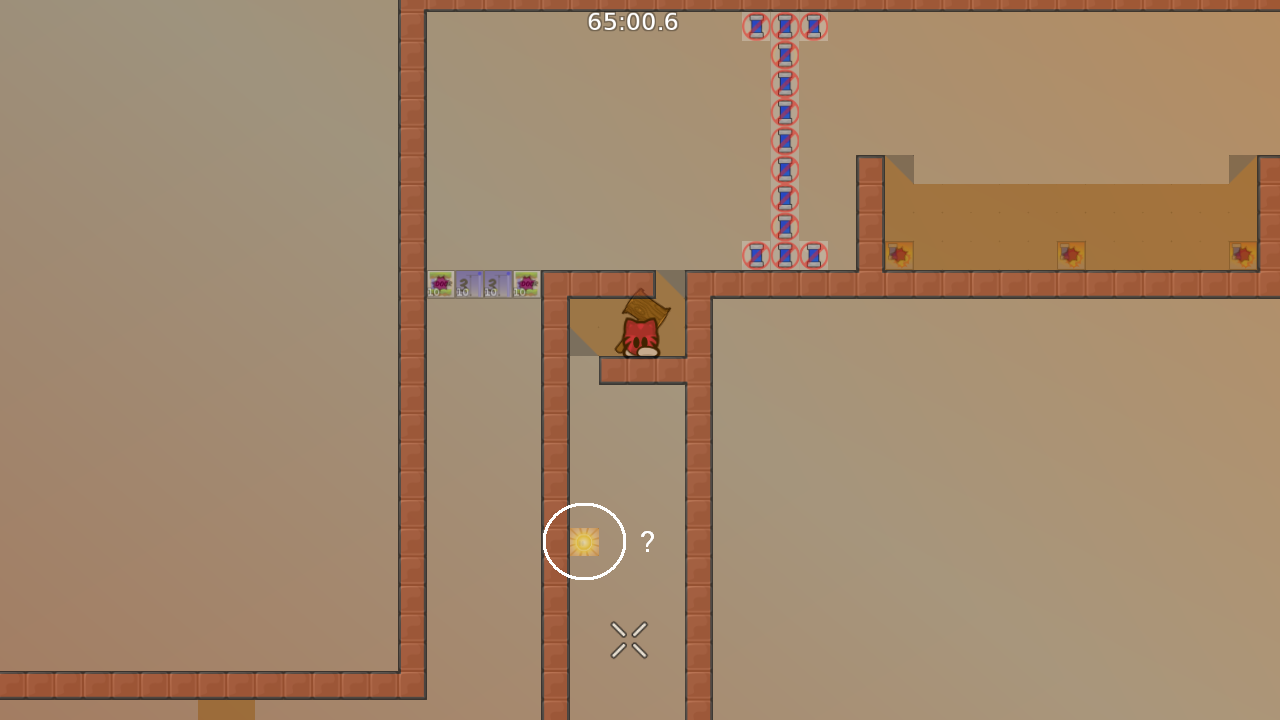Click the middle mine tile on the wooden shelf
Viewport: 1280px width, 720px height.
click(x=1071, y=254)
